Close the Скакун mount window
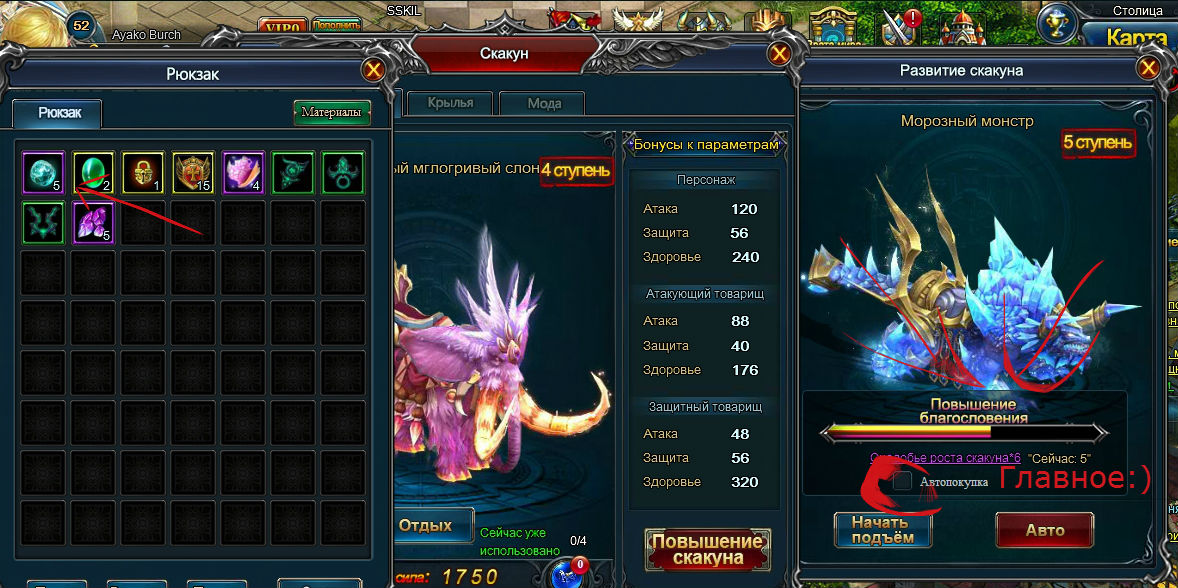Screen dimensions: 1178x588 [779, 54]
